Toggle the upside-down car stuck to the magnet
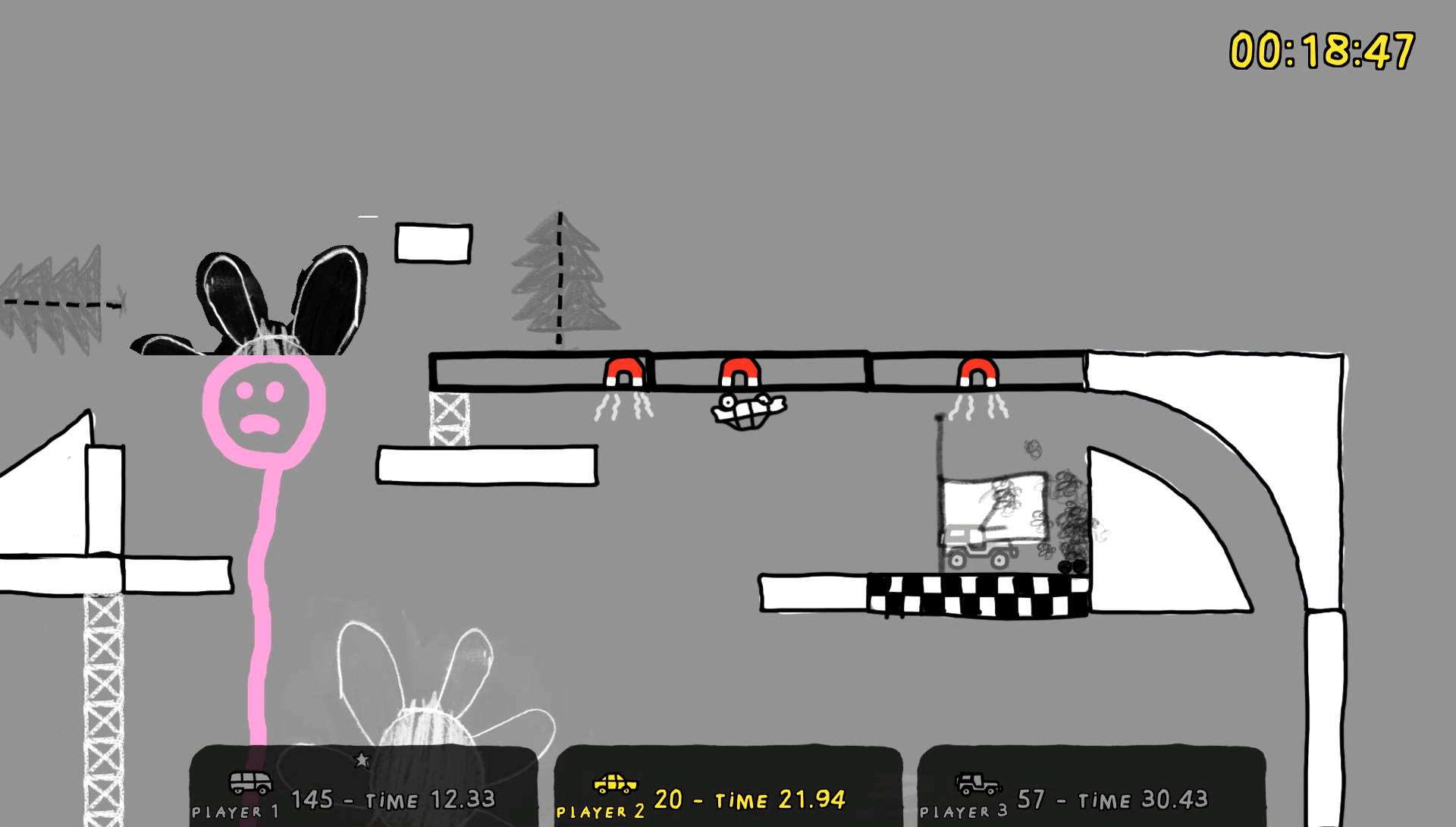 pyautogui.click(x=746, y=410)
